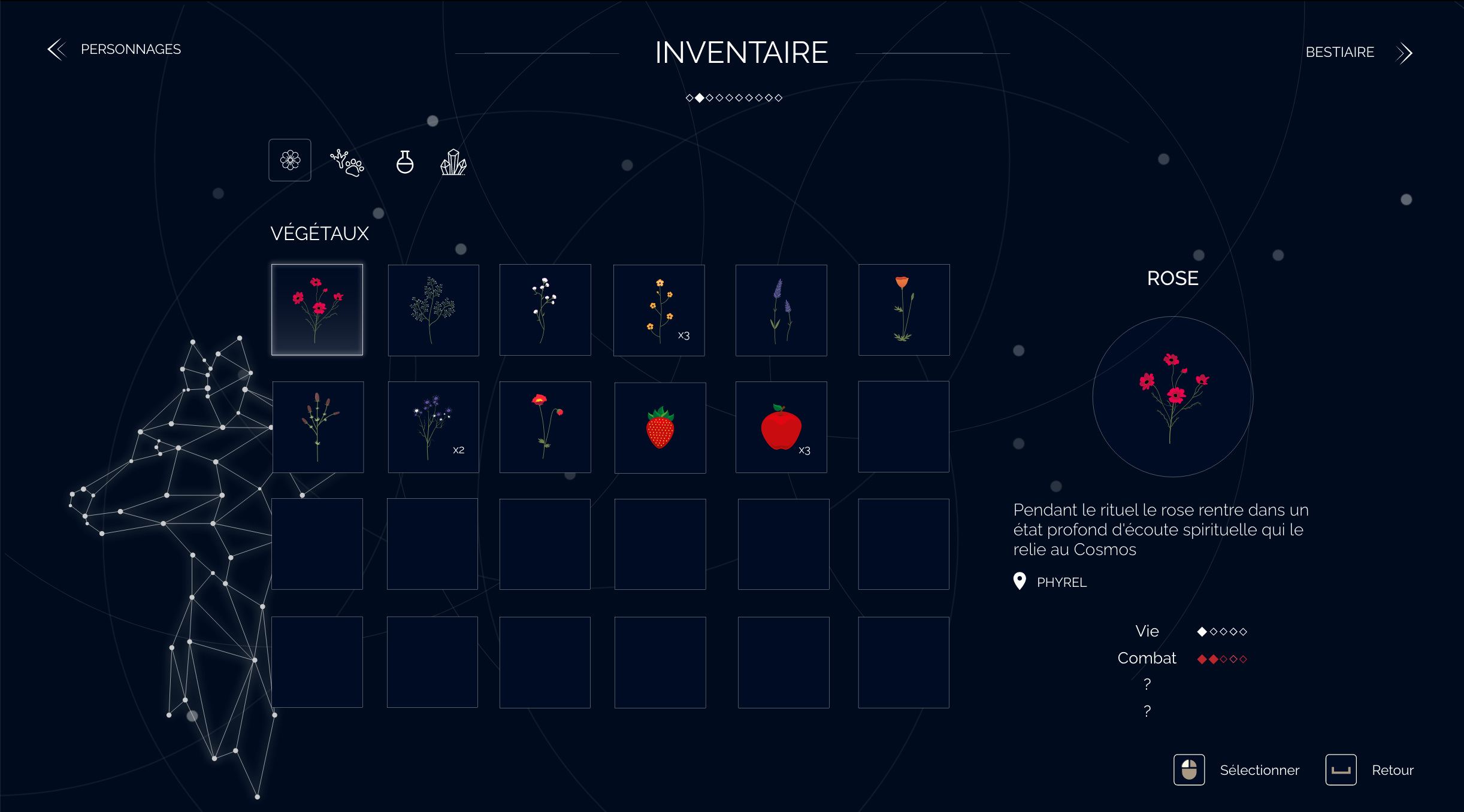Viewport: 1464px width, 812px height.
Task: Pick the white blossom branch slot
Action: click(x=545, y=310)
